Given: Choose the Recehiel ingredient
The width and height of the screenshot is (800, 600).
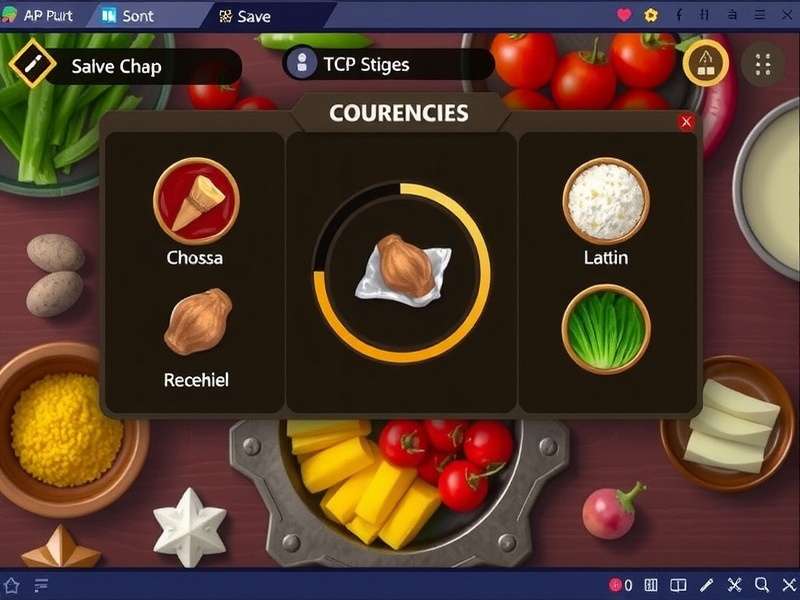Looking at the screenshot, I should pyautogui.click(x=197, y=322).
